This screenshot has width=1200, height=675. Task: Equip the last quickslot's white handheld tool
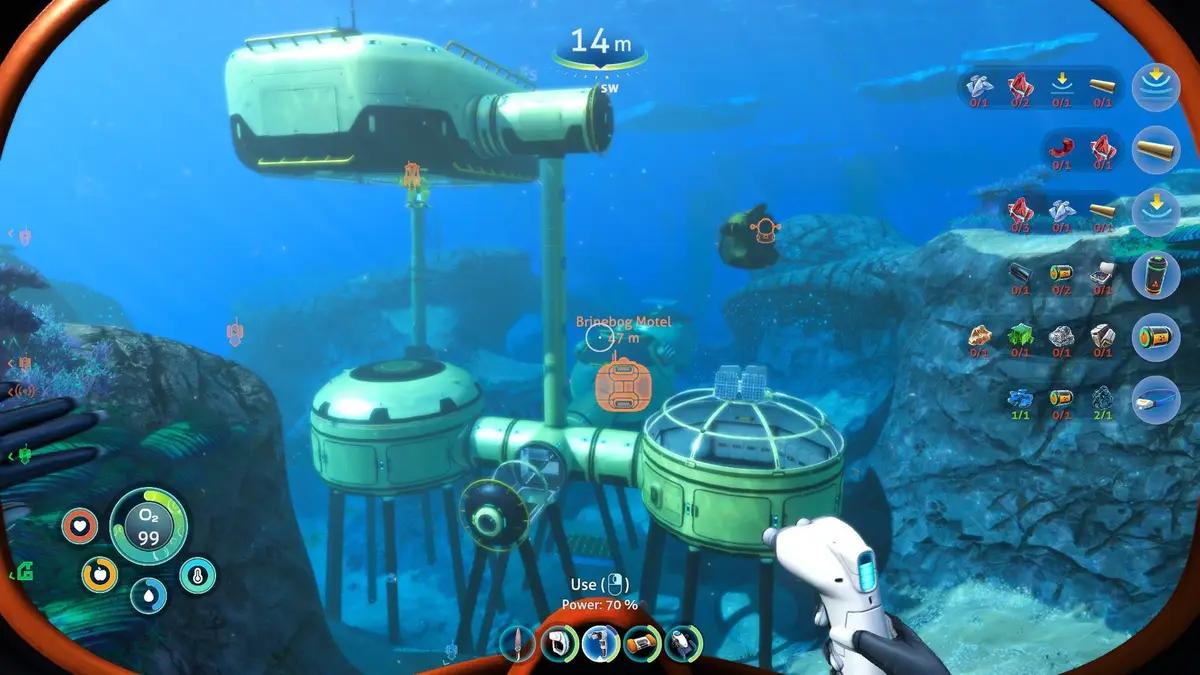(683, 642)
